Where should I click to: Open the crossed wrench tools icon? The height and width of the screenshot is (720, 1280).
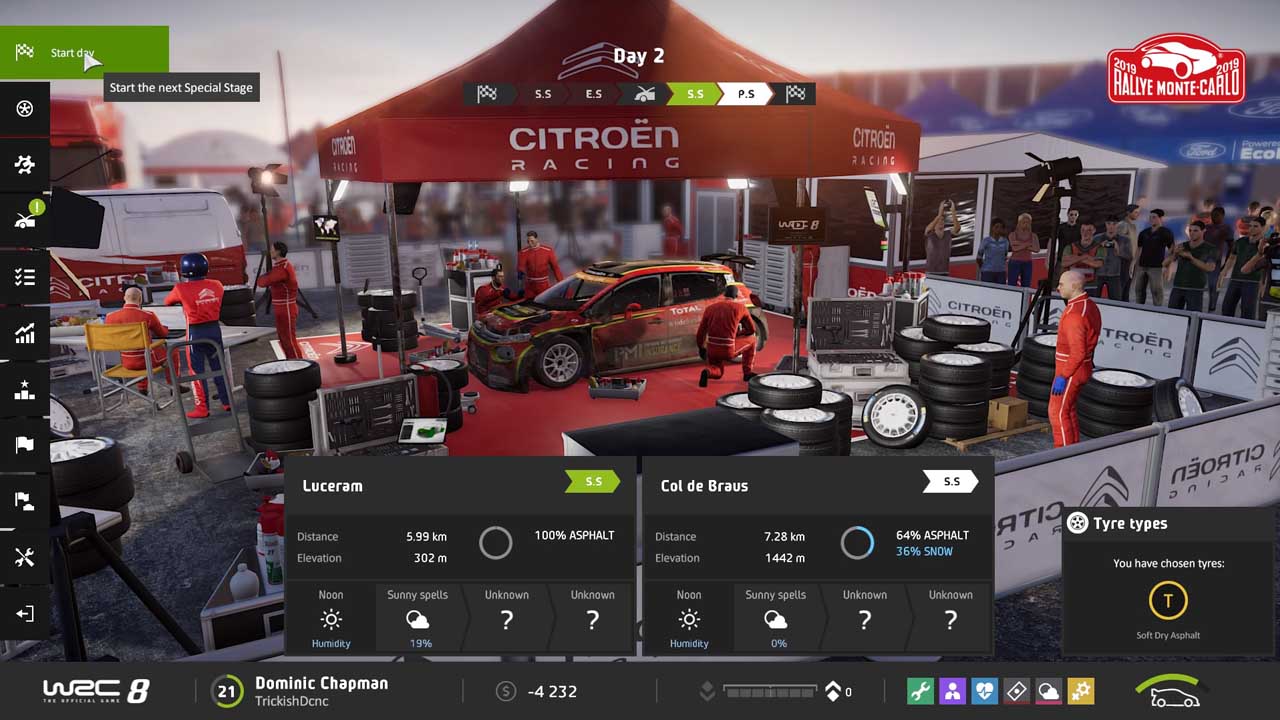point(25,557)
